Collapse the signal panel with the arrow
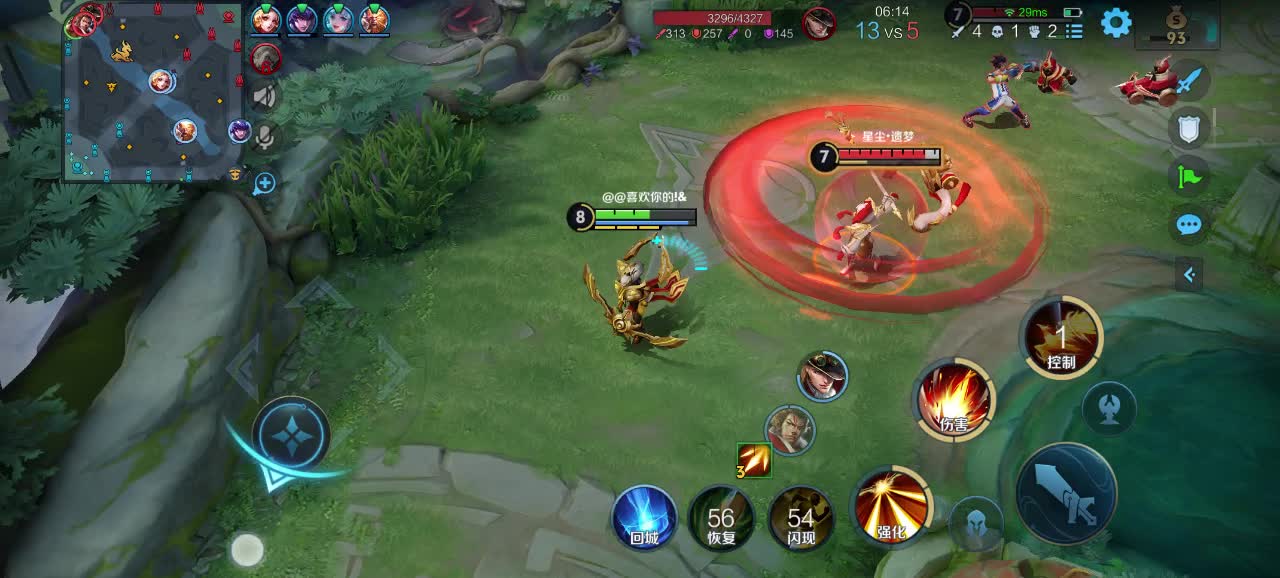The image size is (1280, 578). pyautogui.click(x=1189, y=273)
